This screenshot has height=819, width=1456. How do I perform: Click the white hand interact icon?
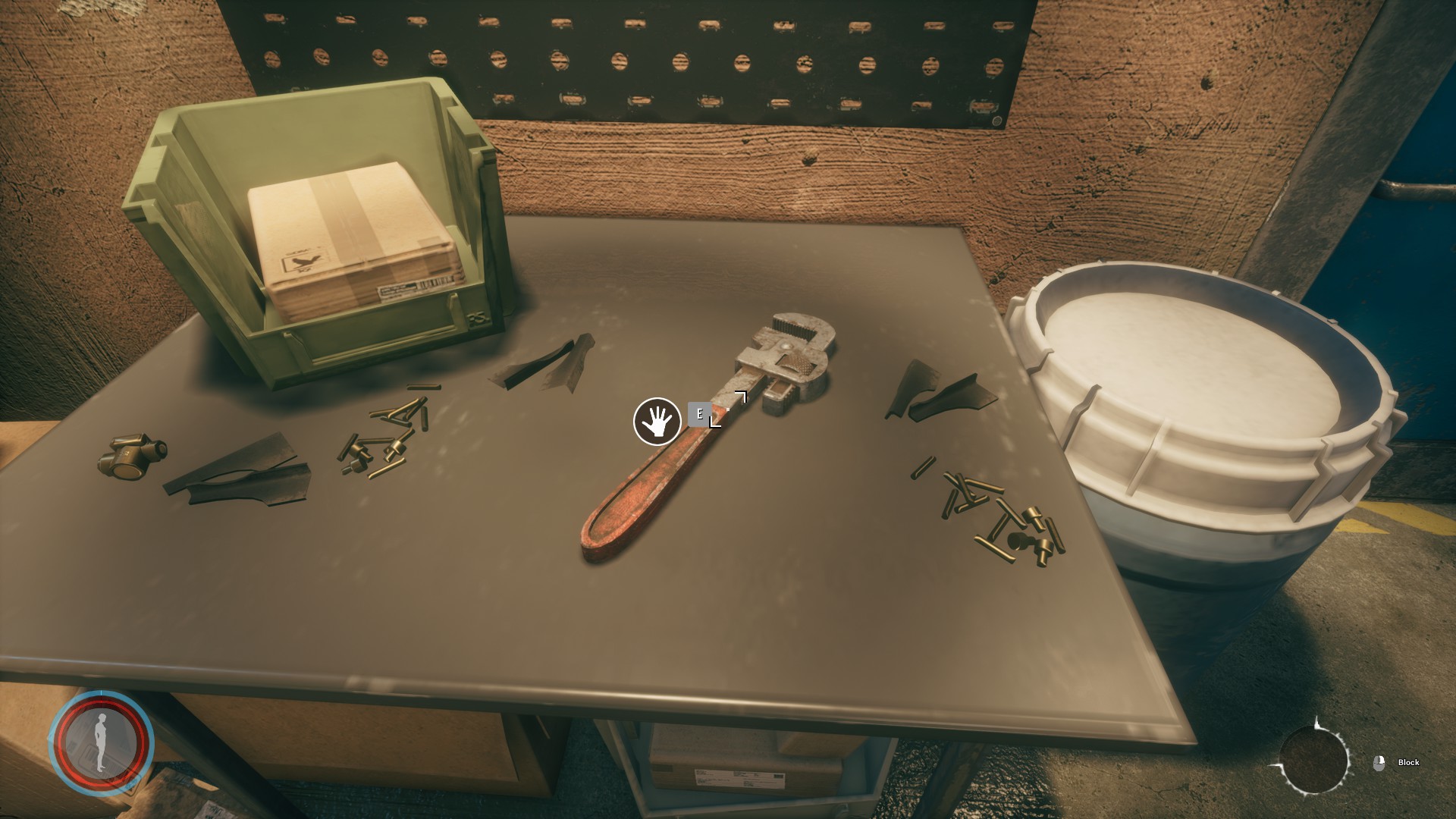(x=657, y=422)
